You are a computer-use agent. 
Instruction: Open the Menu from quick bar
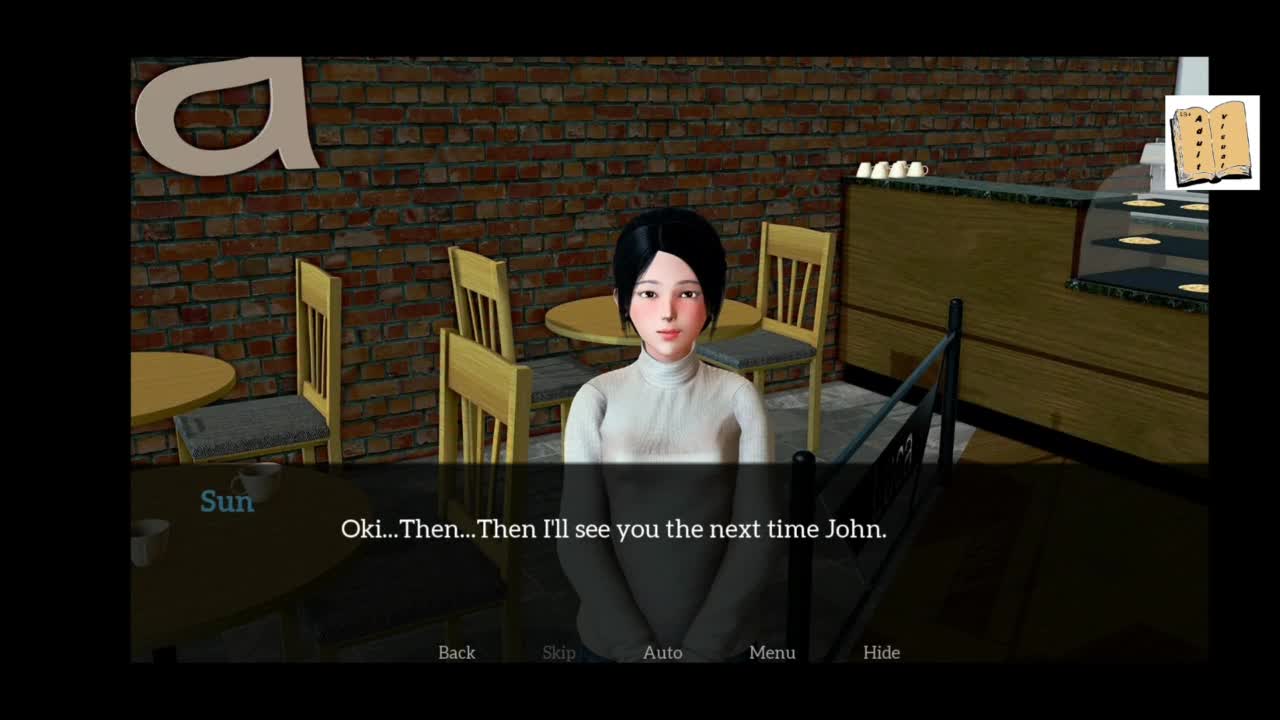point(772,652)
